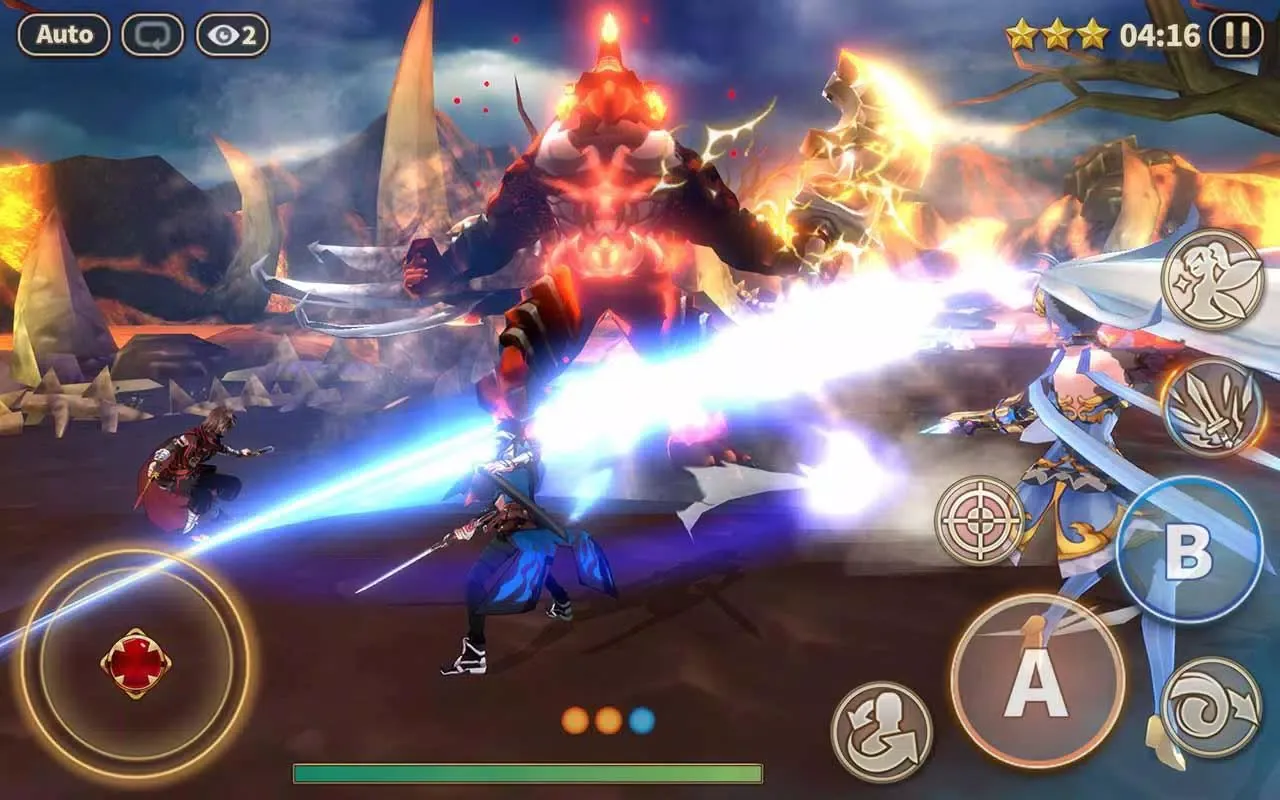
Task: Tap the B attack button
Action: (1189, 550)
